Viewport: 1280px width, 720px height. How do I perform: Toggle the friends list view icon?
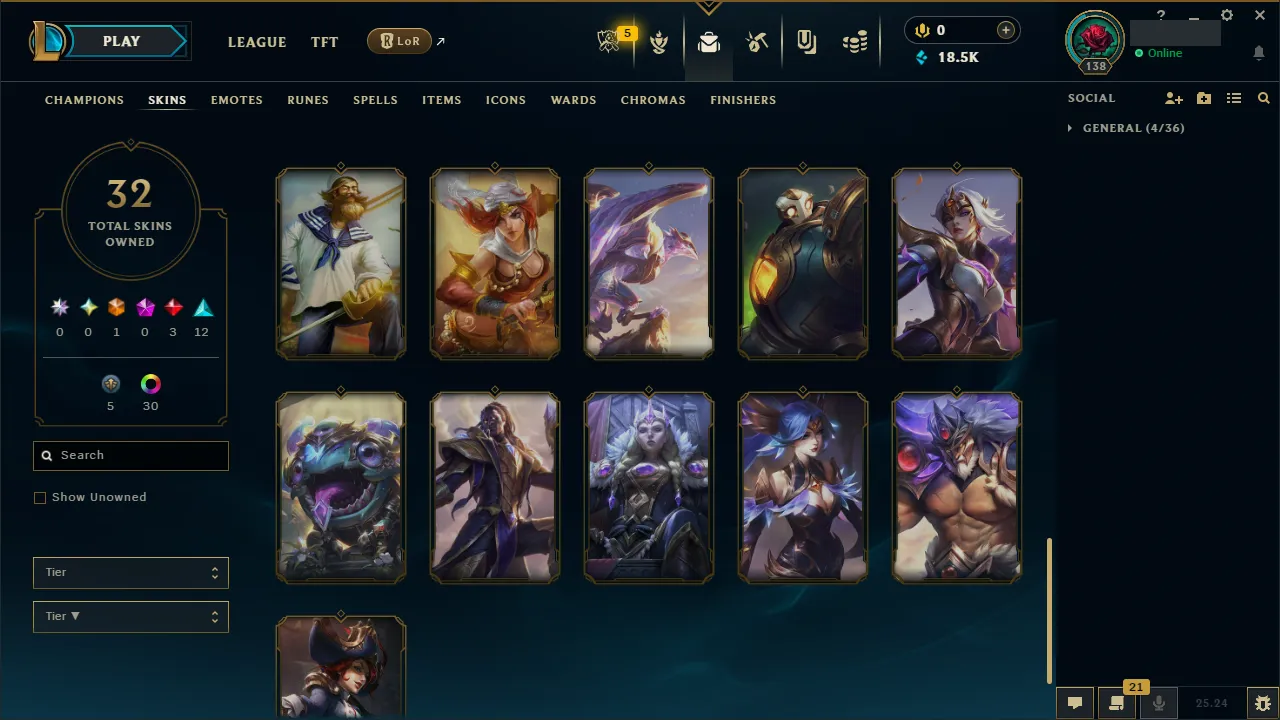1234,98
